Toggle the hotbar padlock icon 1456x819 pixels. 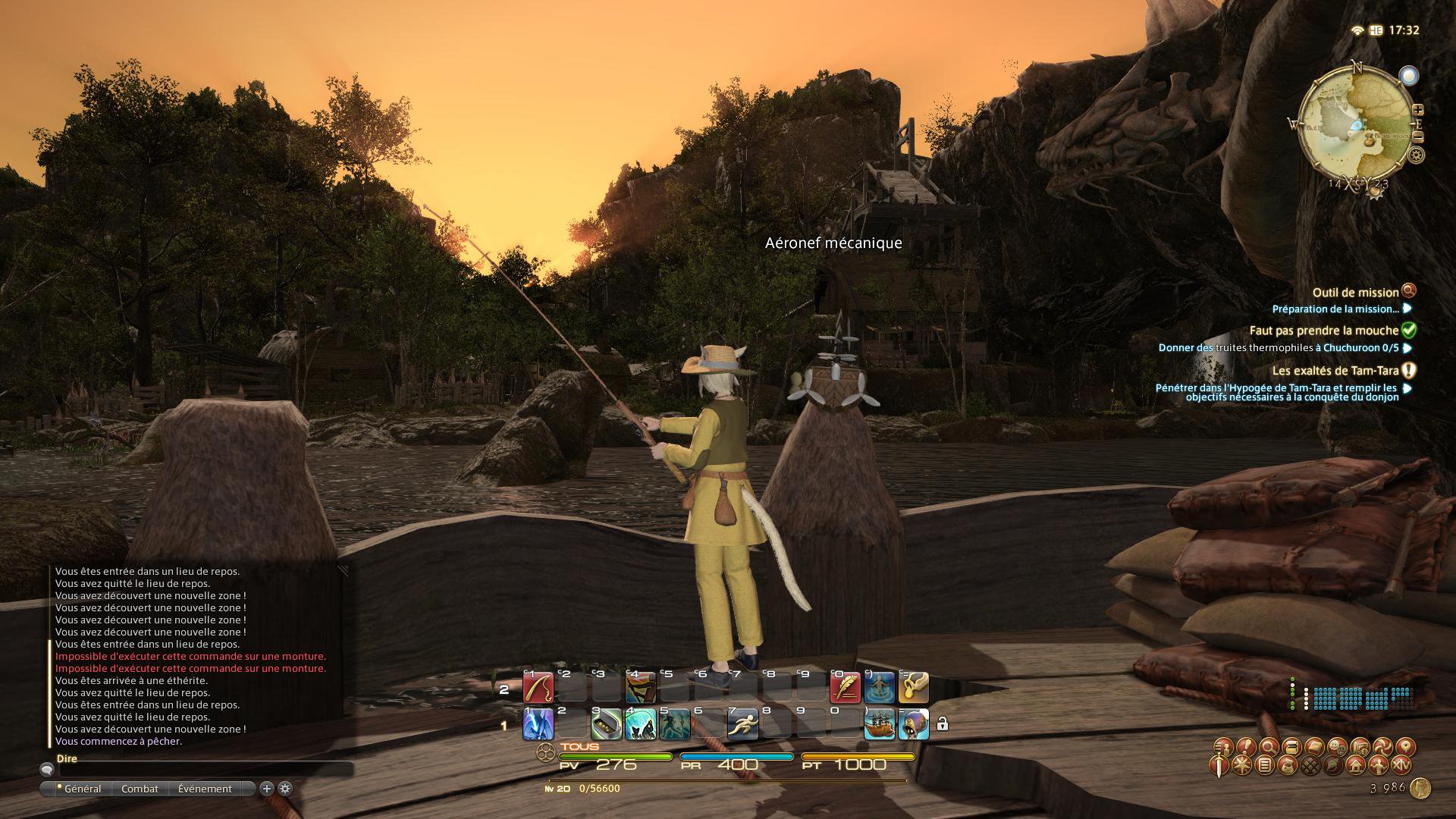click(942, 724)
